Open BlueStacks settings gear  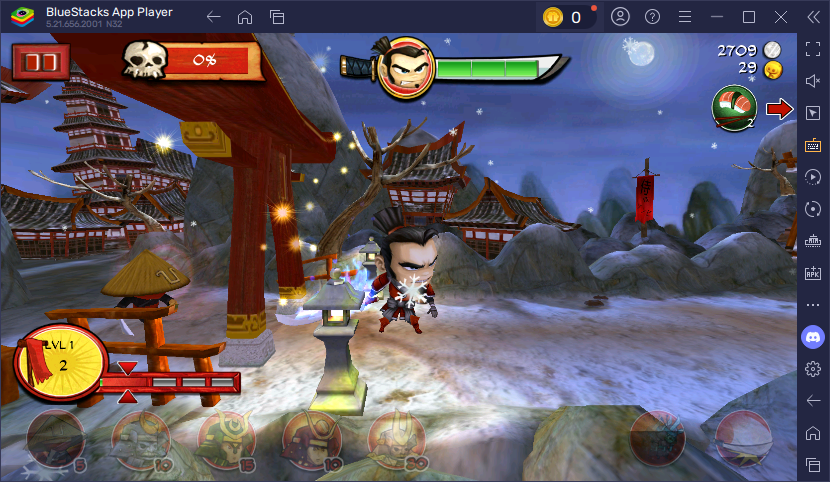coord(813,369)
